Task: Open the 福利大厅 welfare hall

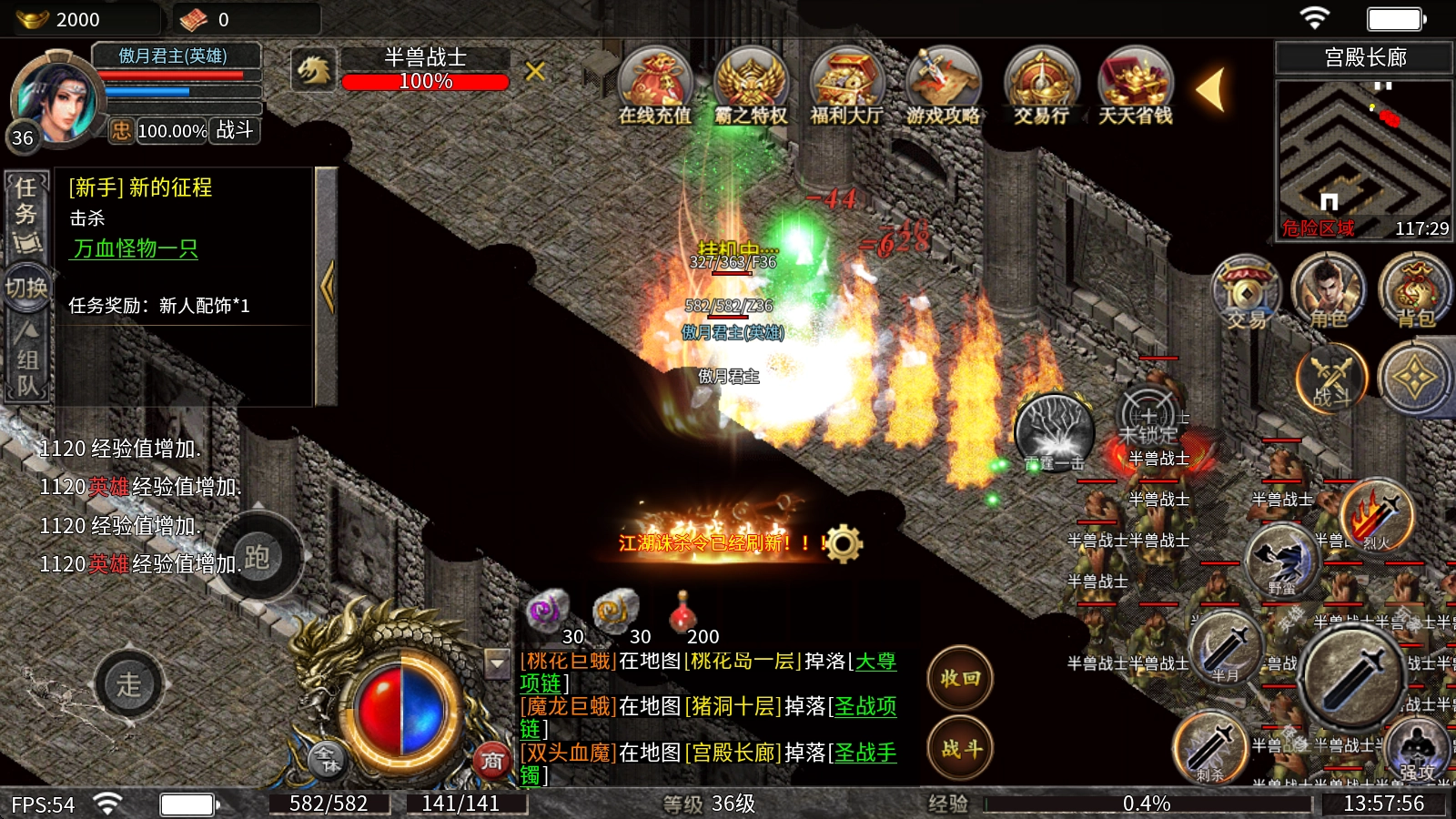Action: 846,86
